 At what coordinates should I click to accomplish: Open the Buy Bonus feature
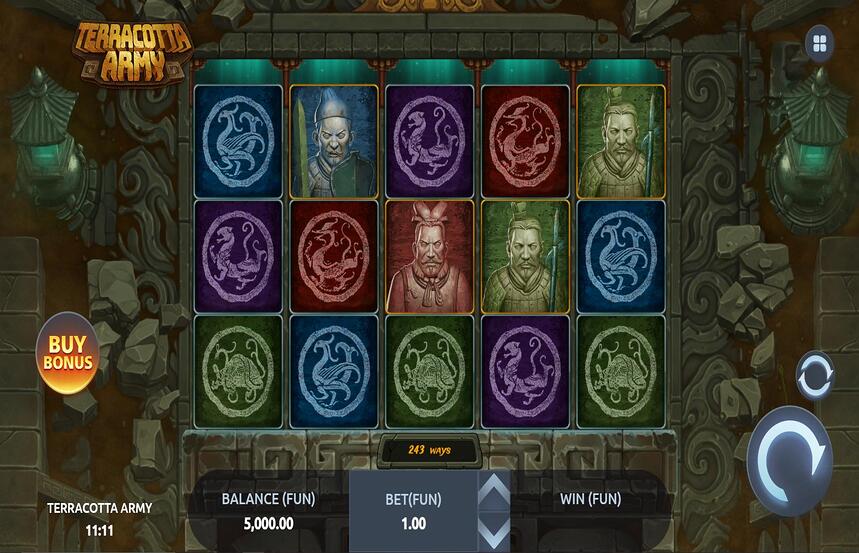pos(68,353)
